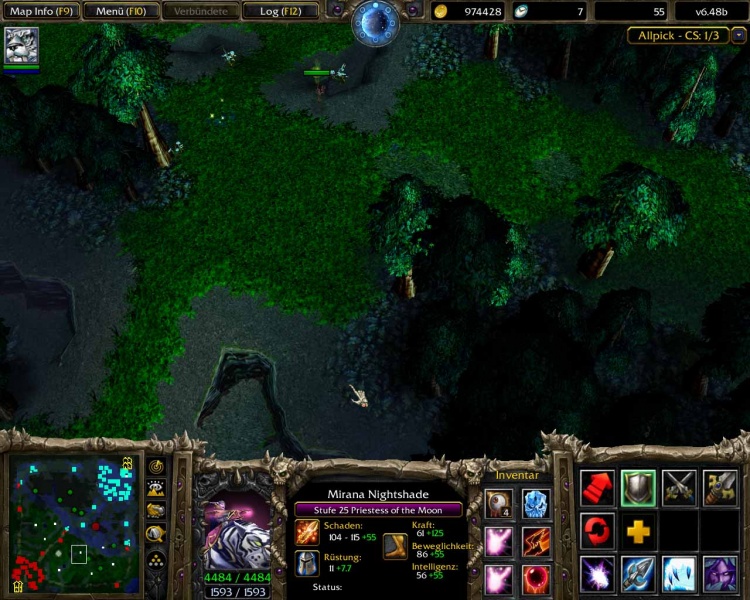Open the Menü (F10) button
The image size is (750, 600).
click(120, 12)
